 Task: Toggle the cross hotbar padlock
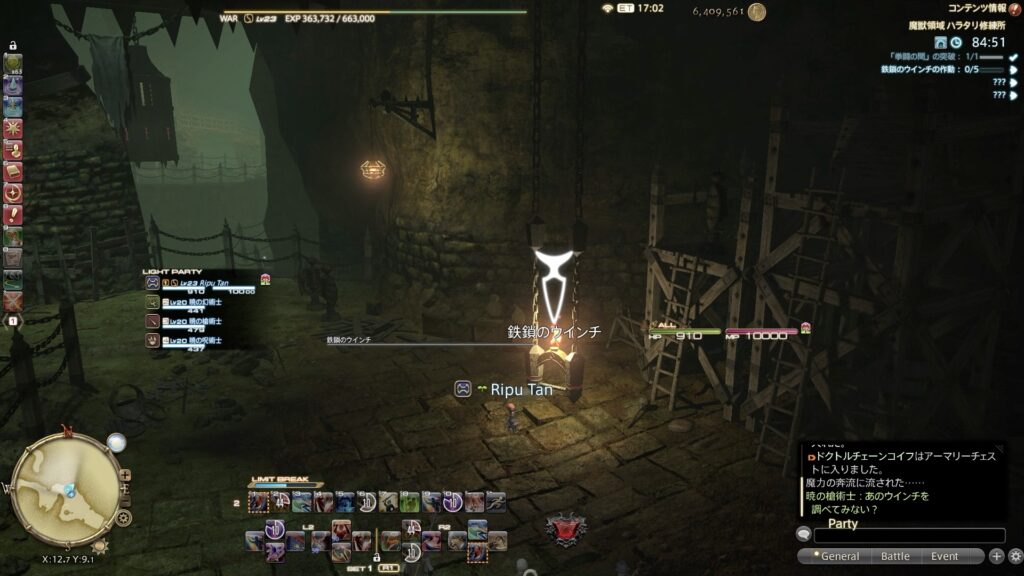(377, 559)
